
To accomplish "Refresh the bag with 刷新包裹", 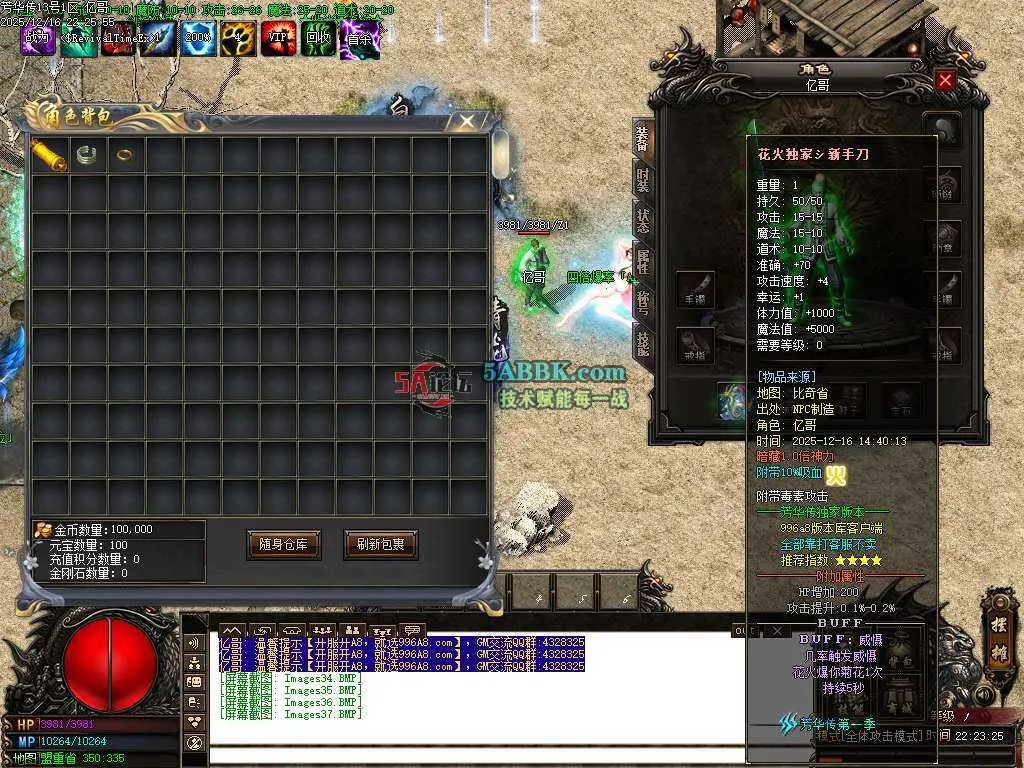I will click(x=380, y=545).
